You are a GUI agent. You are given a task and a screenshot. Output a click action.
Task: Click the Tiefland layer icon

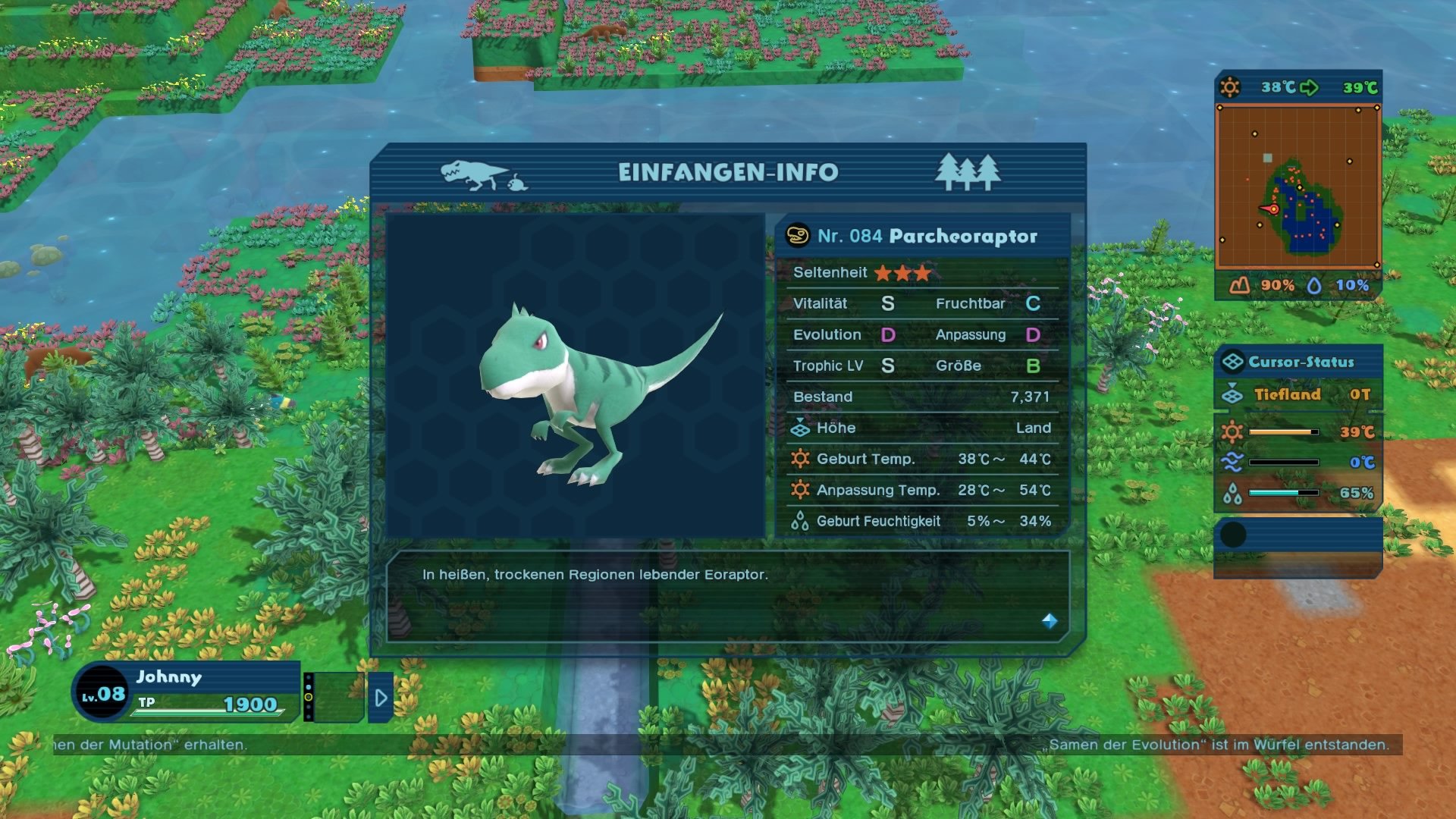click(x=1235, y=394)
